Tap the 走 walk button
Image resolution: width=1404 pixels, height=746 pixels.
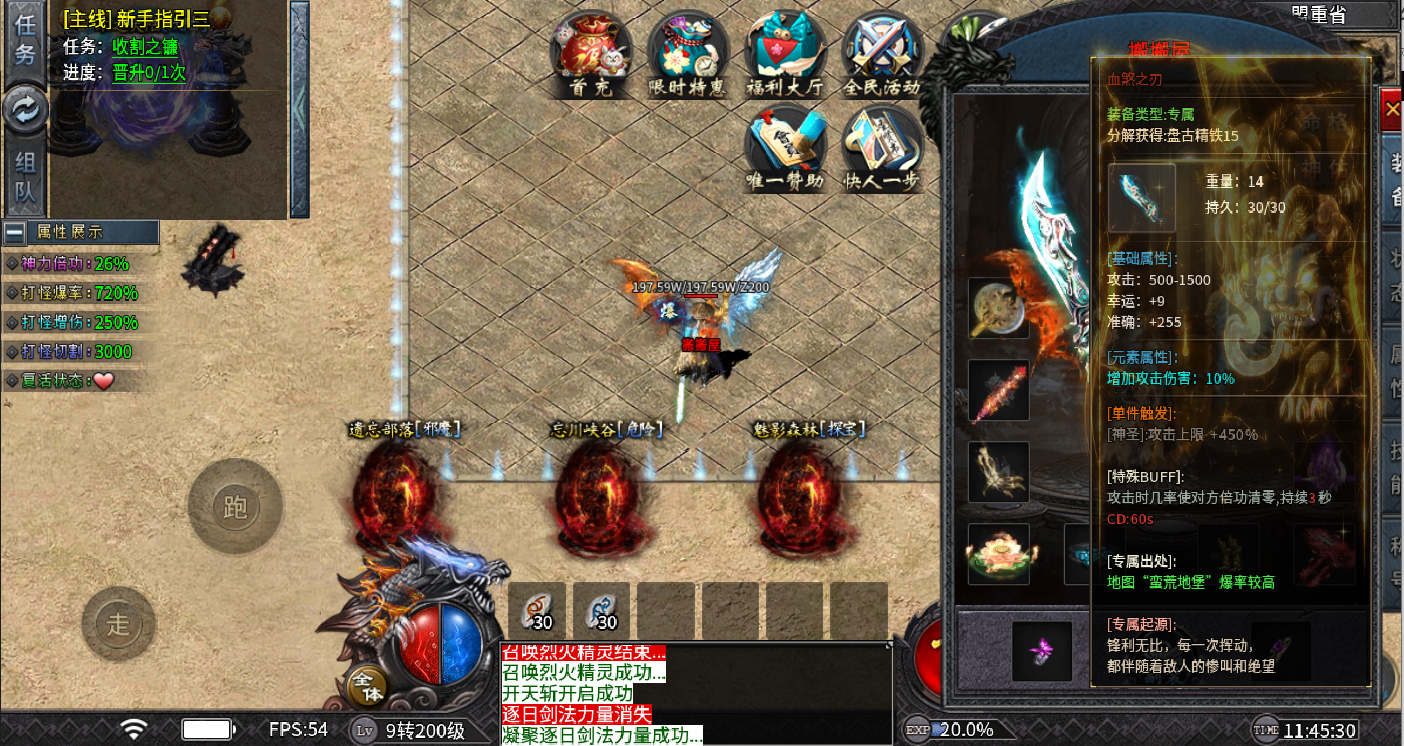pos(119,624)
